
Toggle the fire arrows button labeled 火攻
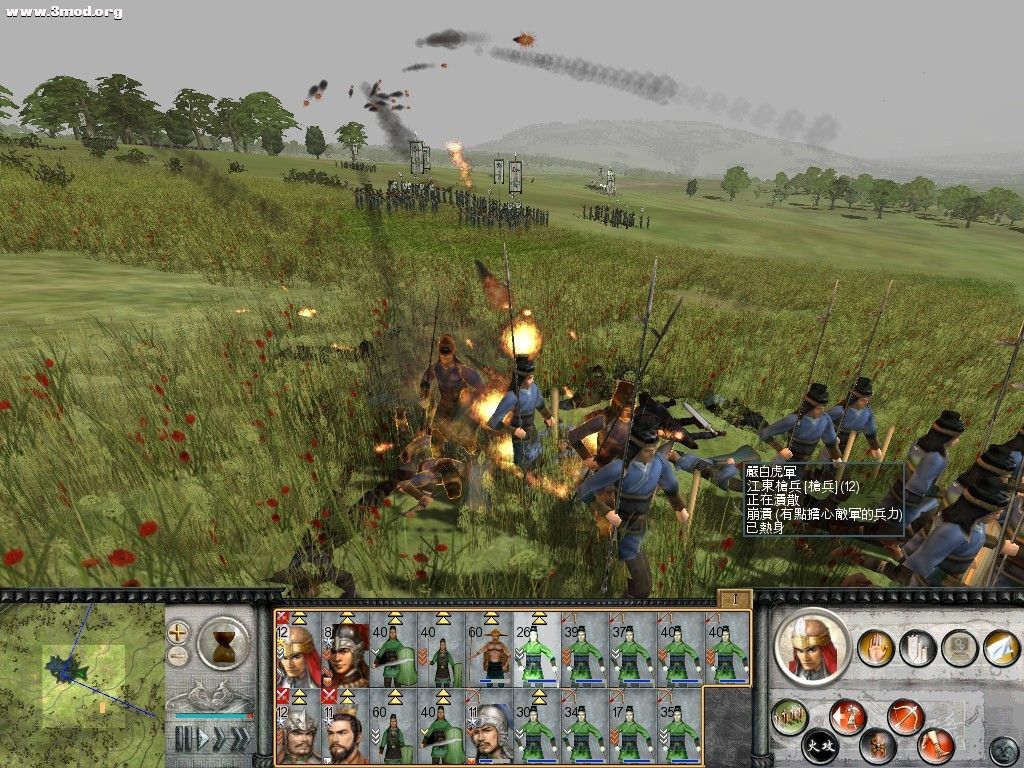[820, 746]
